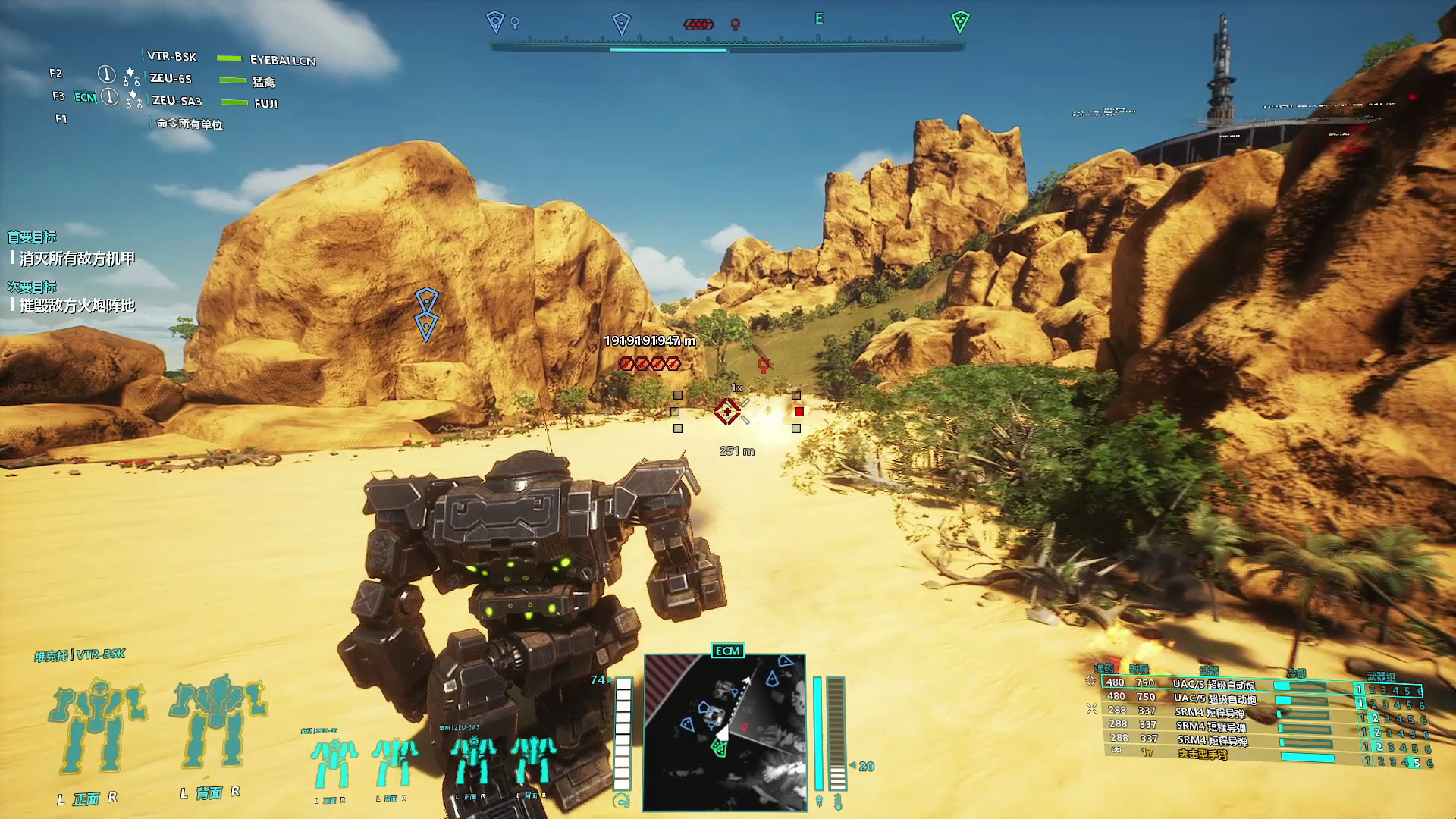Select lancemate ZEU-SA3 in the lance list
Image resolution: width=1456 pixels, height=819 pixels.
point(177,100)
